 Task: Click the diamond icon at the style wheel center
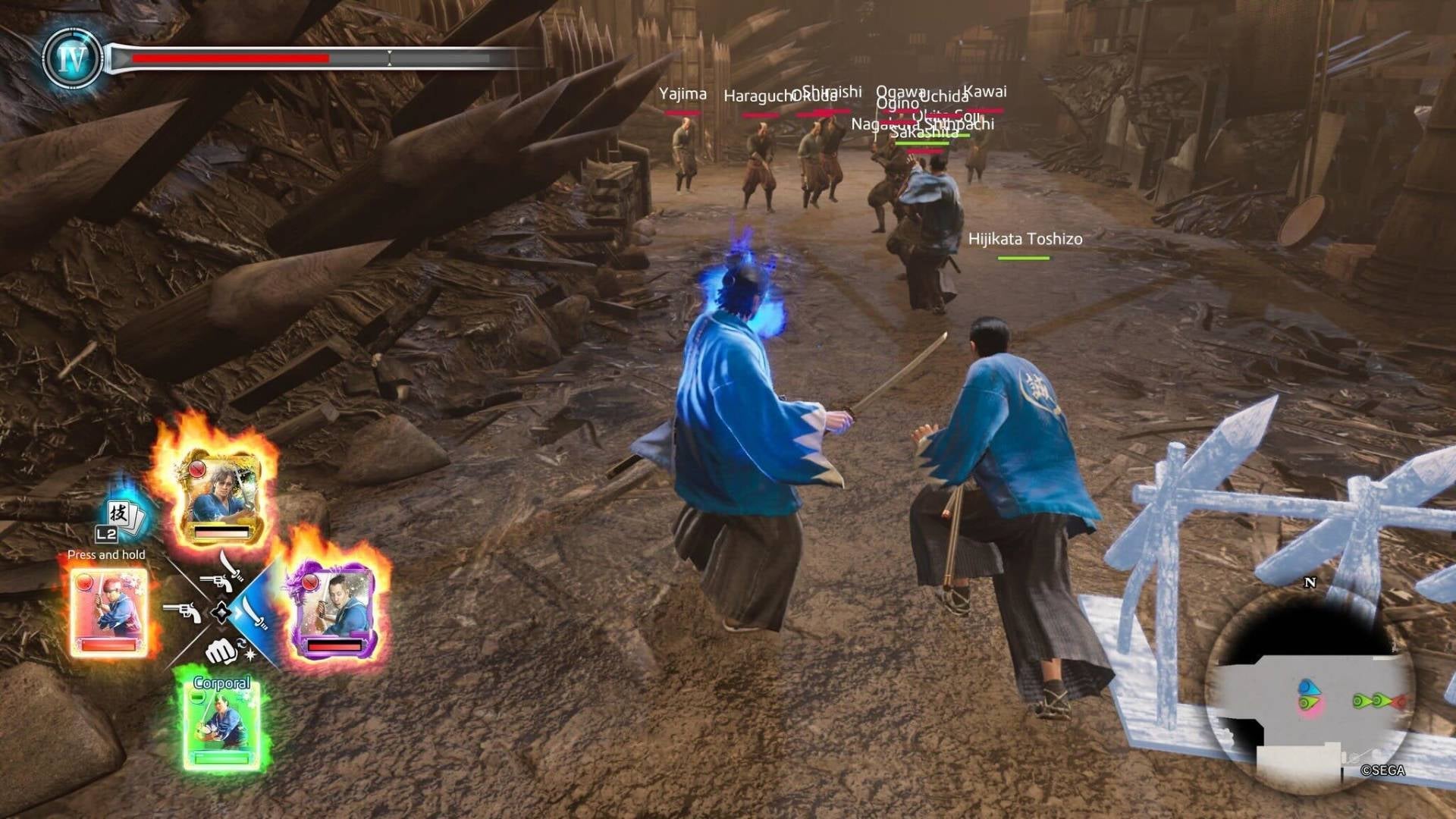click(x=223, y=611)
